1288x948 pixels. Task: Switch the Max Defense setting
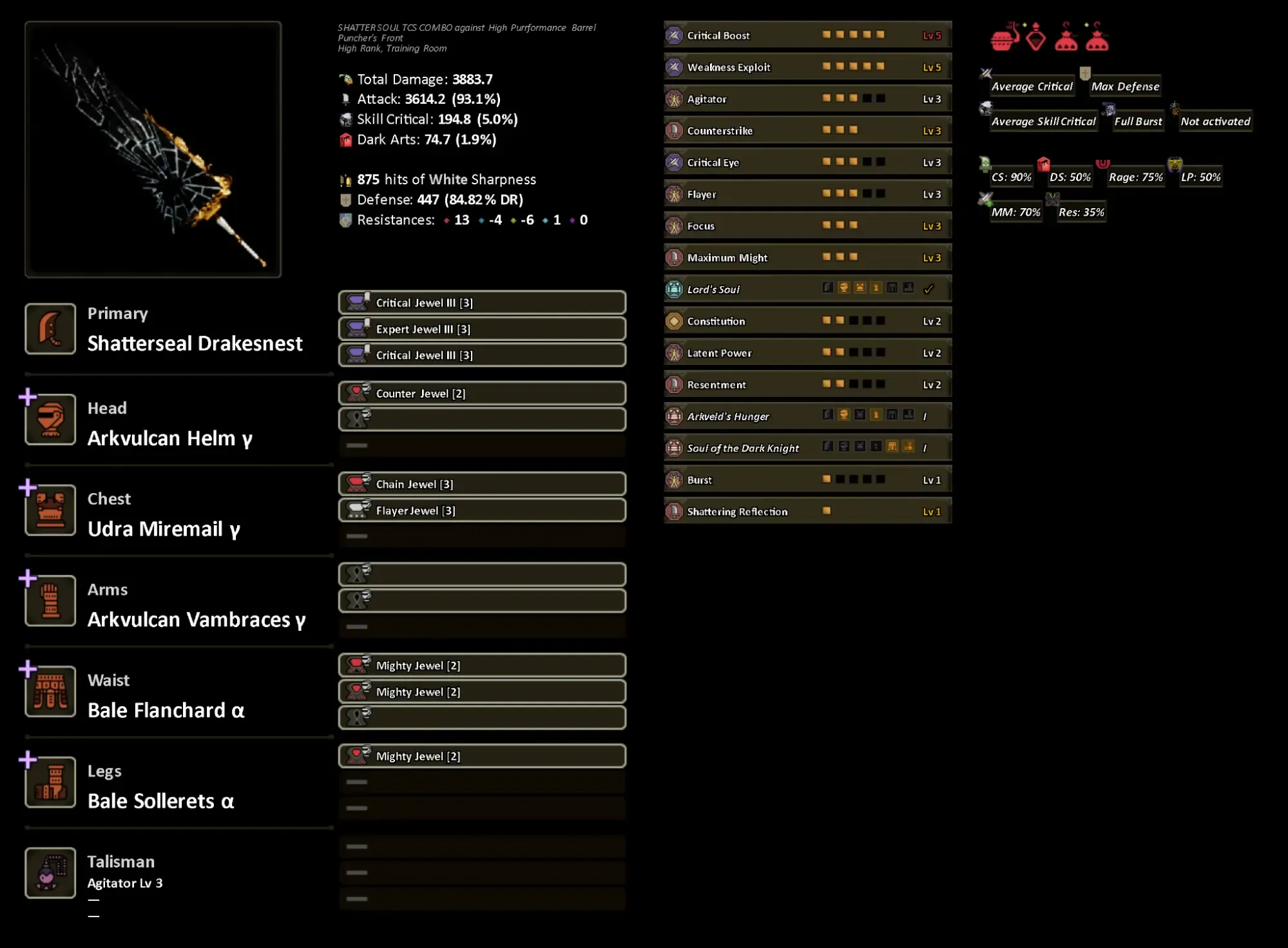[1124, 86]
